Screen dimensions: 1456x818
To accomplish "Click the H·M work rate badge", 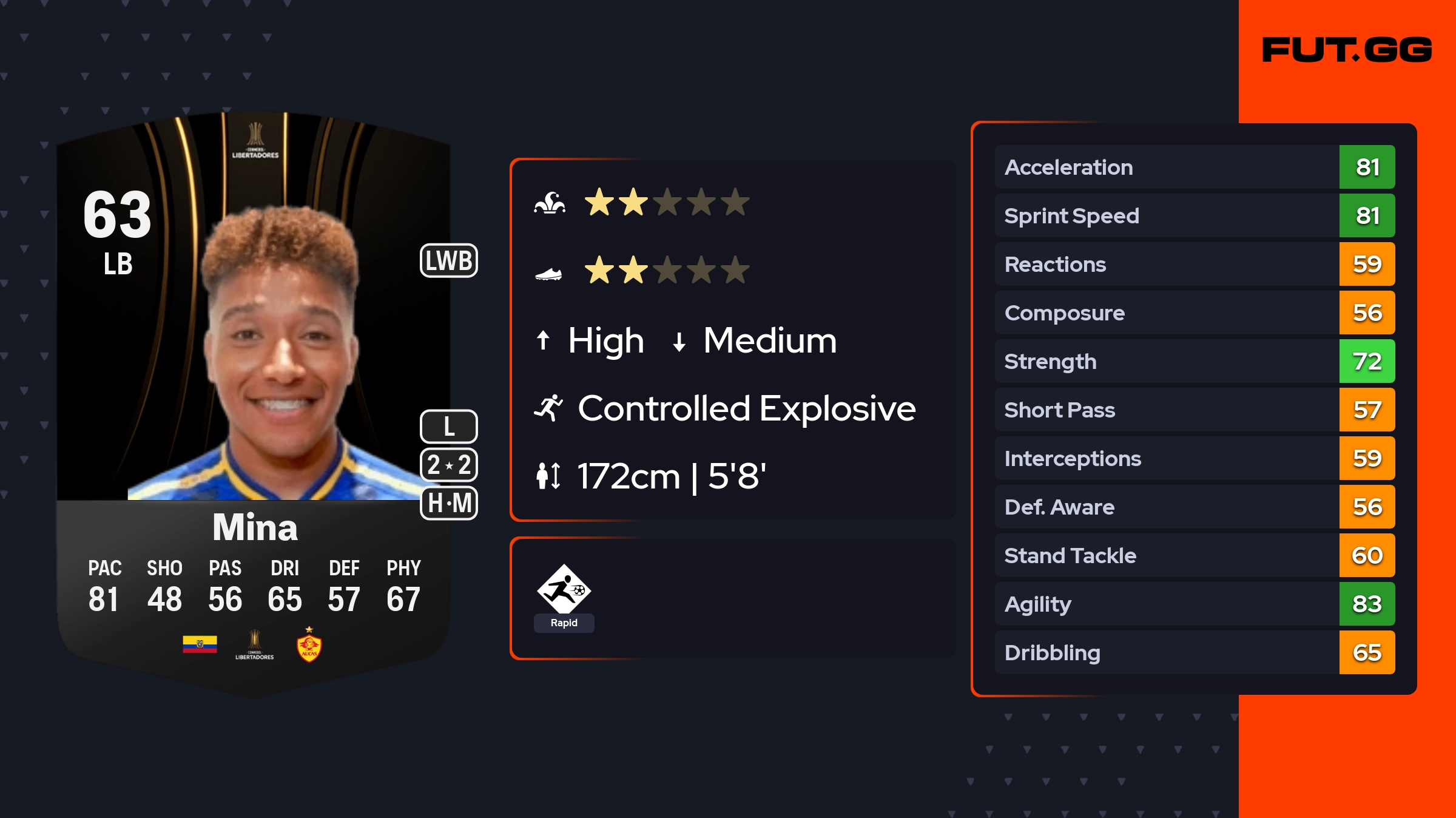I will pos(449,503).
